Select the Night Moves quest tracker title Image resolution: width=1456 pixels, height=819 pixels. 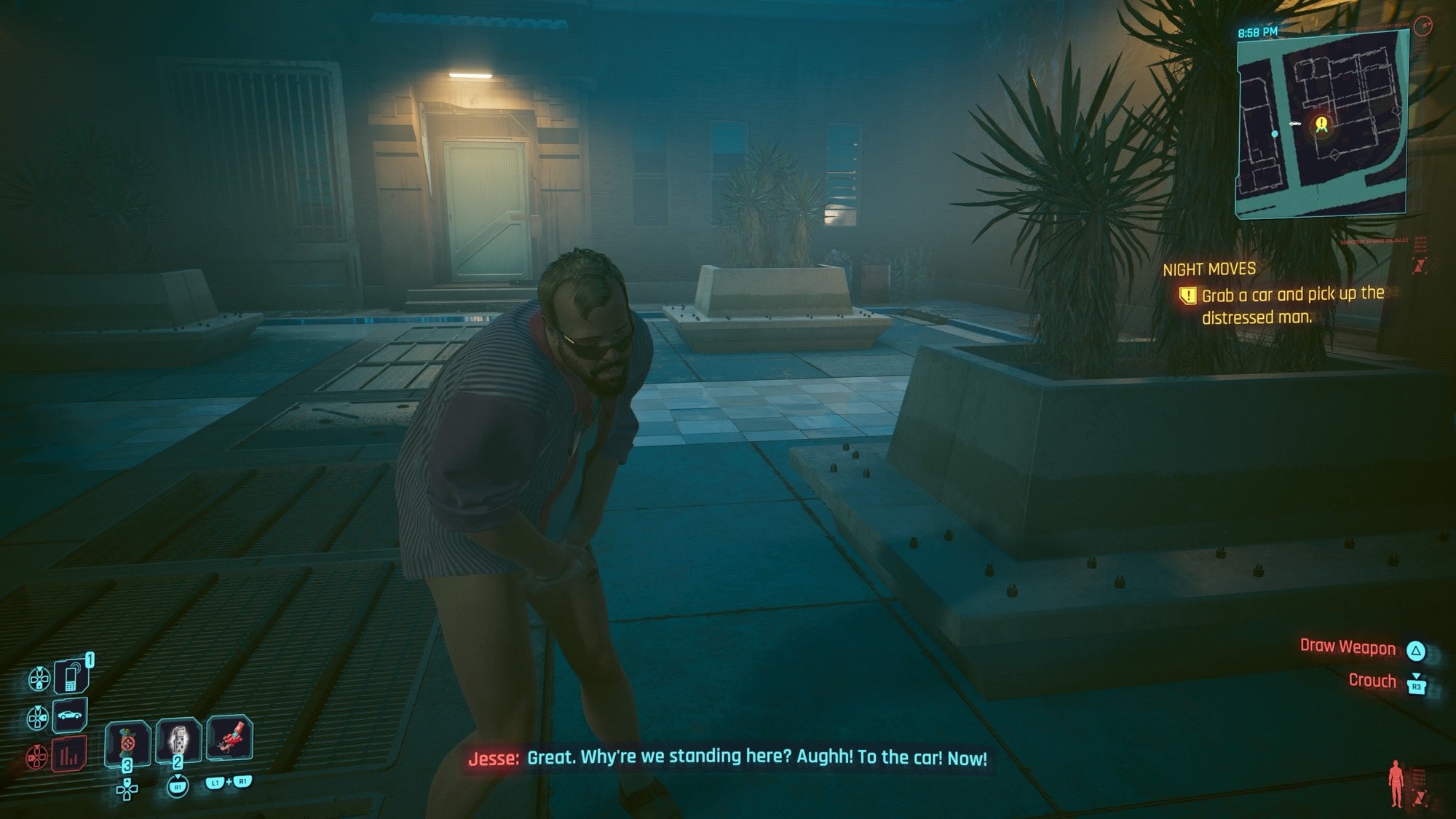tap(1209, 269)
